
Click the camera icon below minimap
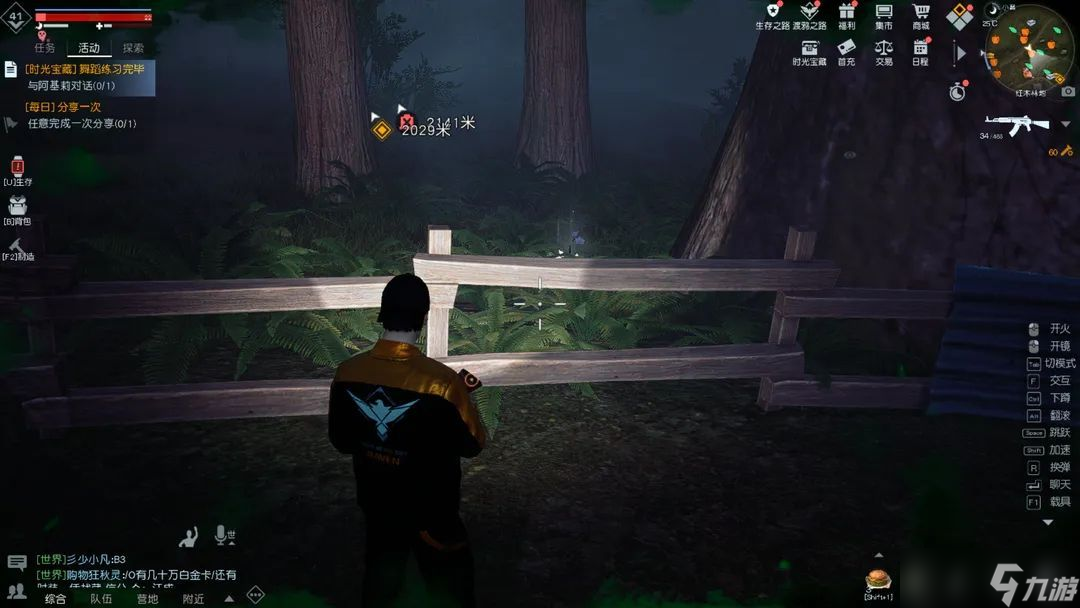tap(1068, 91)
